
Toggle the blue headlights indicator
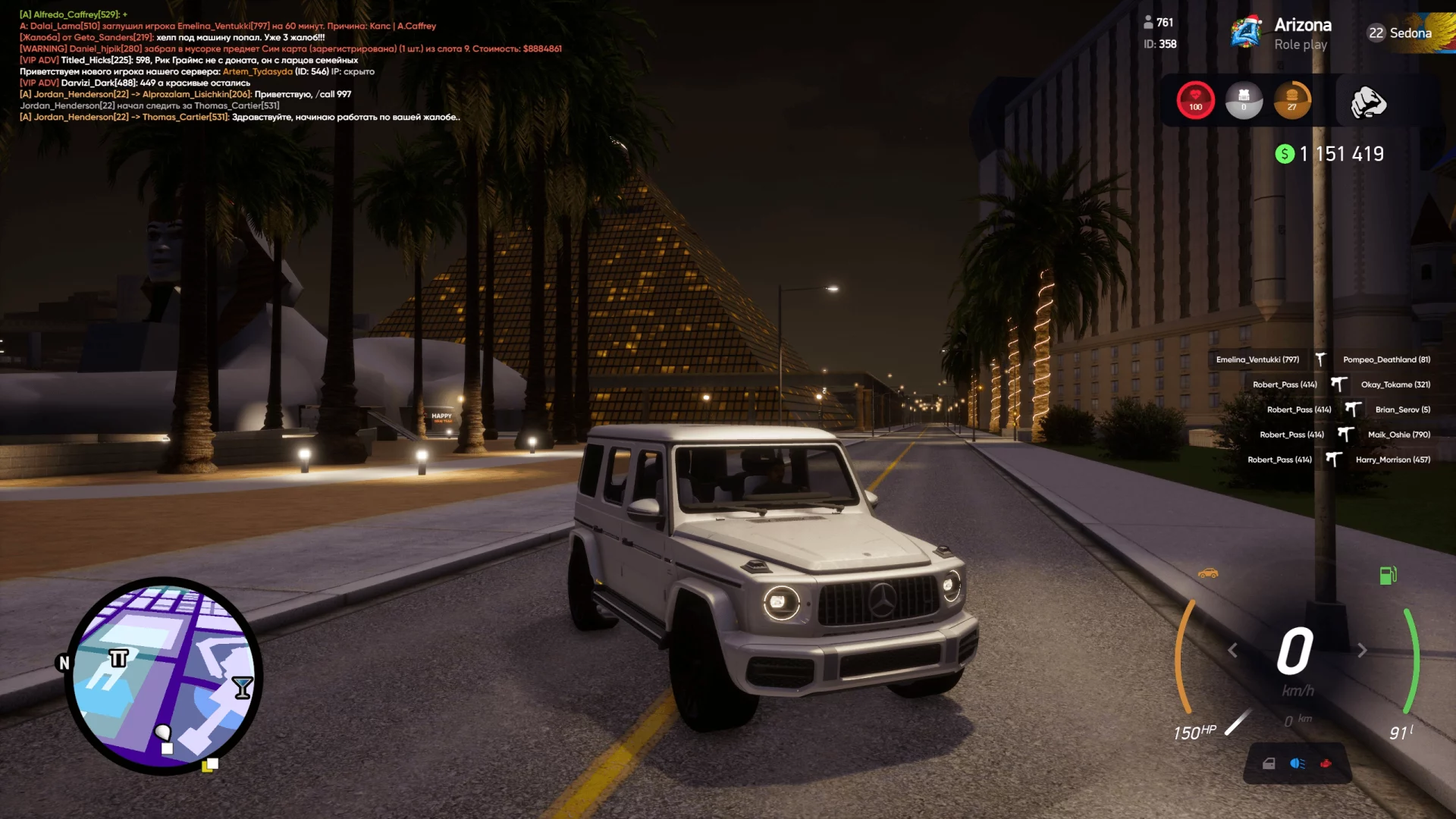pyautogui.click(x=1298, y=764)
